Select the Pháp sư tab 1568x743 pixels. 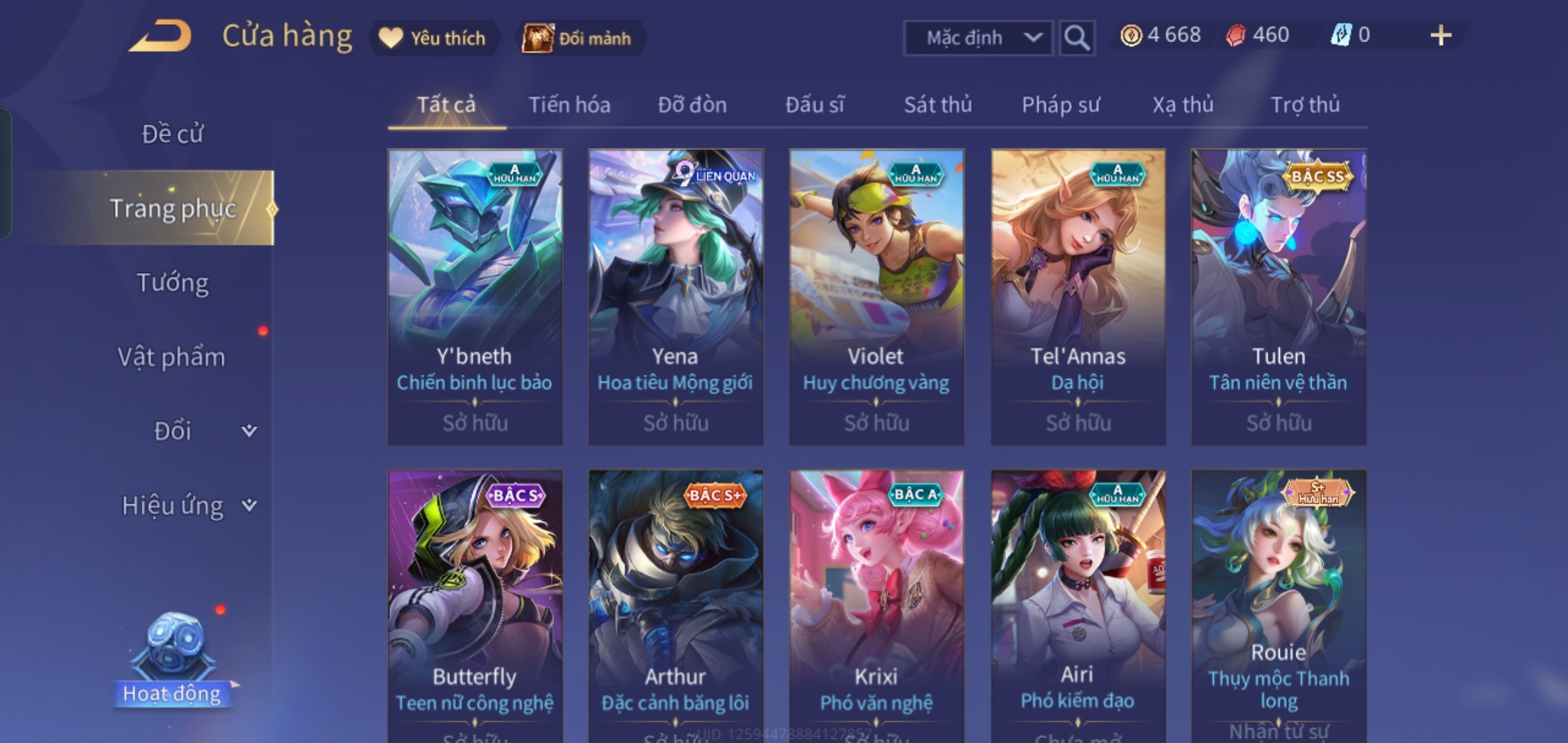[1060, 105]
